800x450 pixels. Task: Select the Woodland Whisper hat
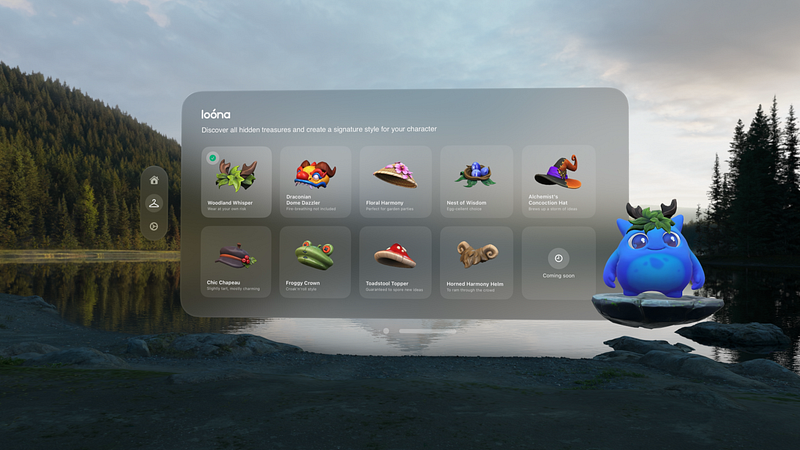click(236, 181)
